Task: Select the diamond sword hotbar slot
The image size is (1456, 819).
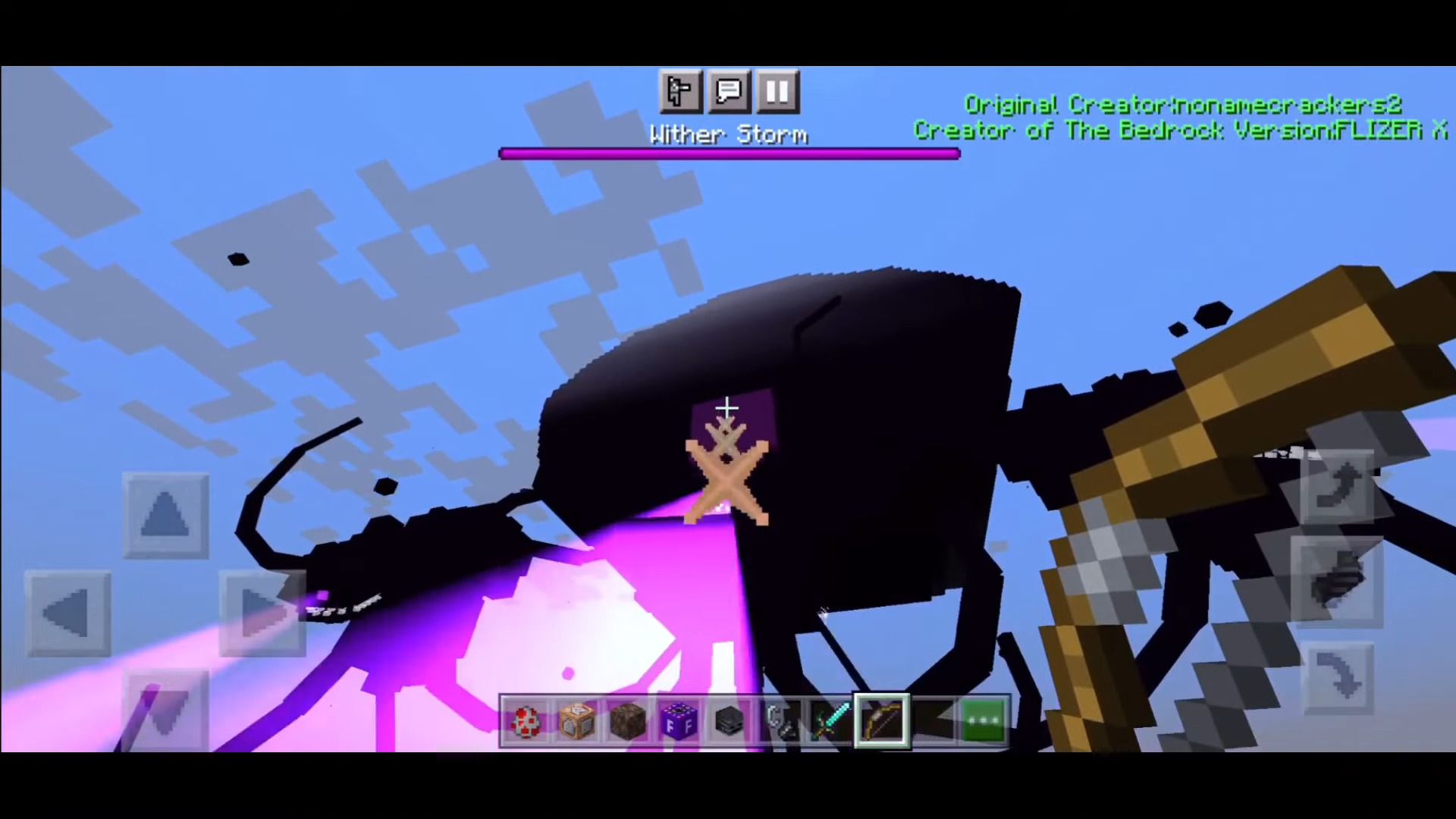Action: pyautogui.click(x=832, y=720)
